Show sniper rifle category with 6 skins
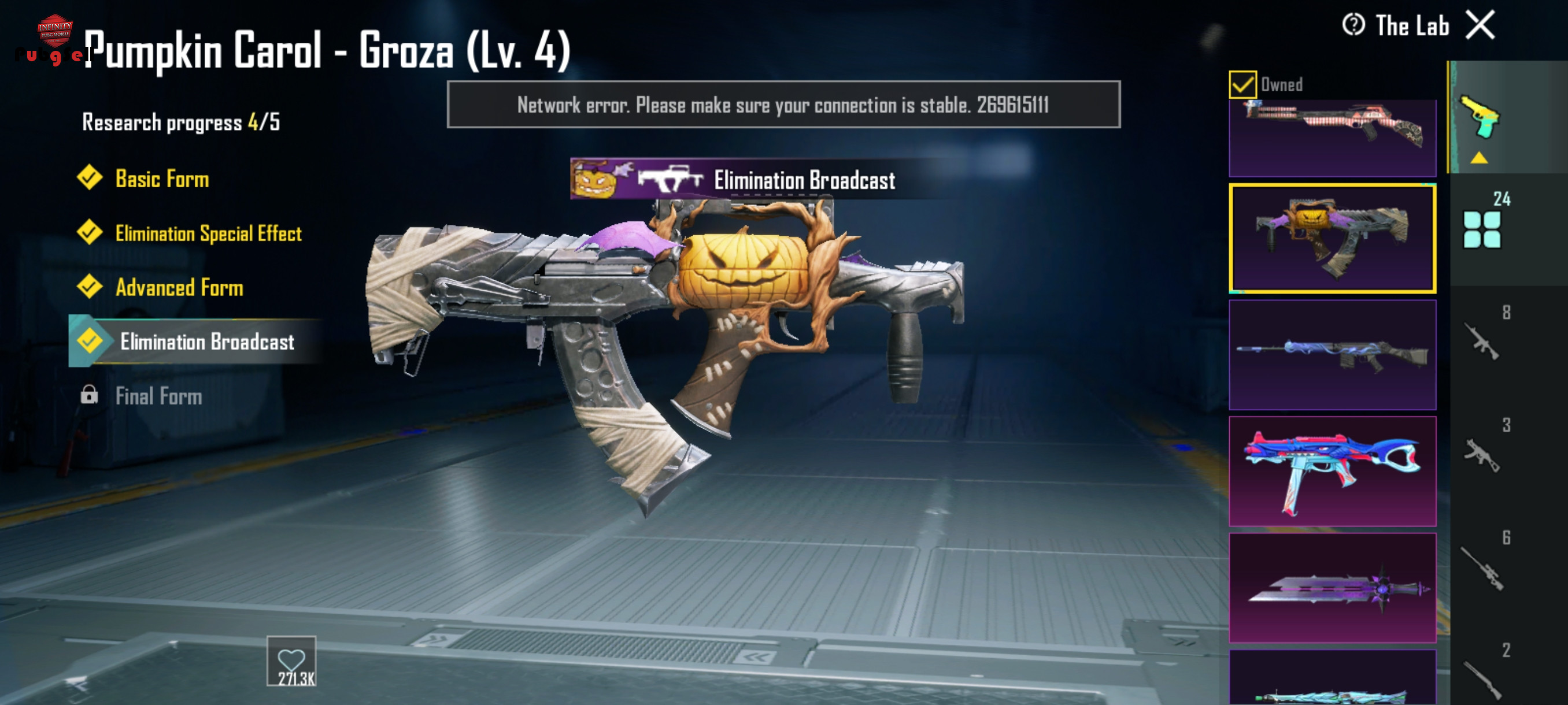 tap(1482, 567)
